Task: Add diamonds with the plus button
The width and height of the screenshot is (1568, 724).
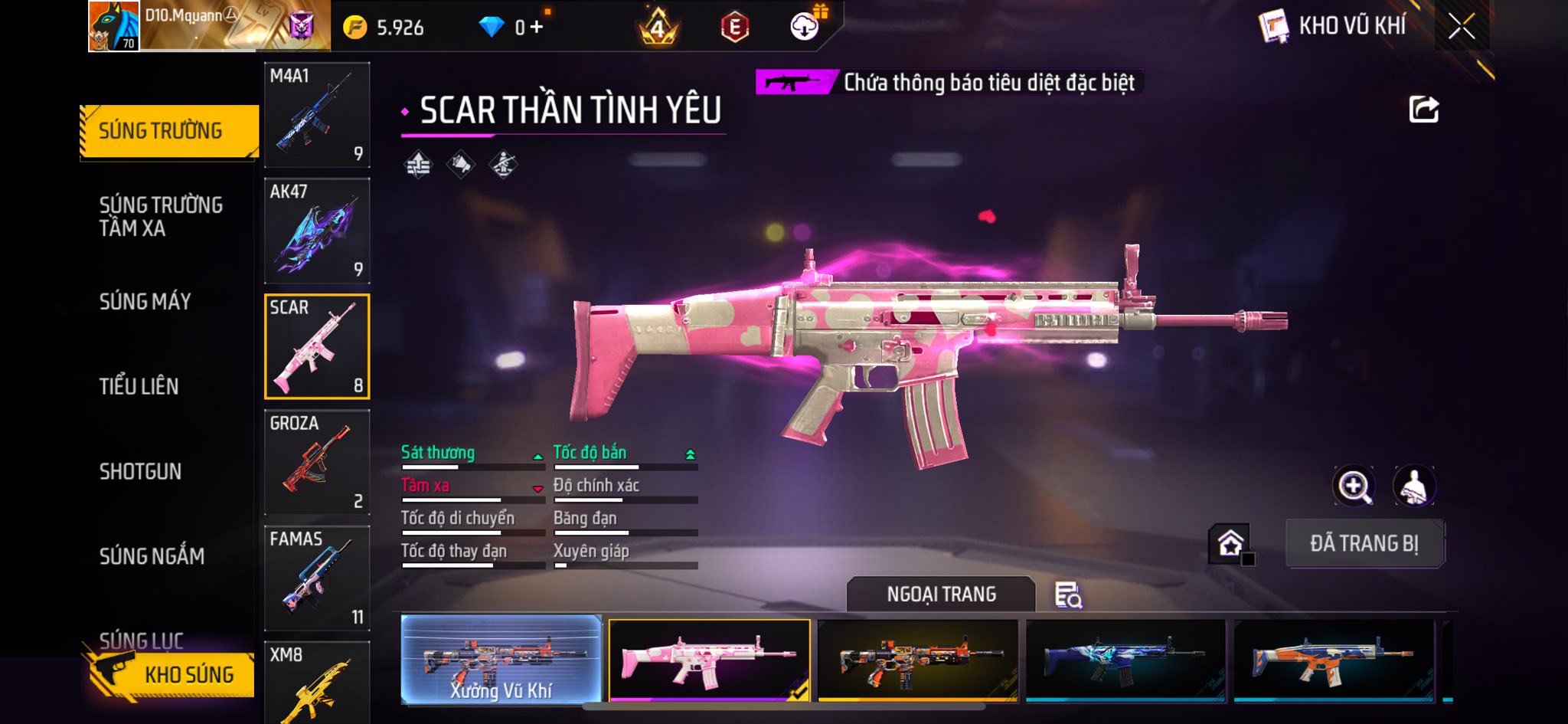Action: pyautogui.click(x=537, y=28)
